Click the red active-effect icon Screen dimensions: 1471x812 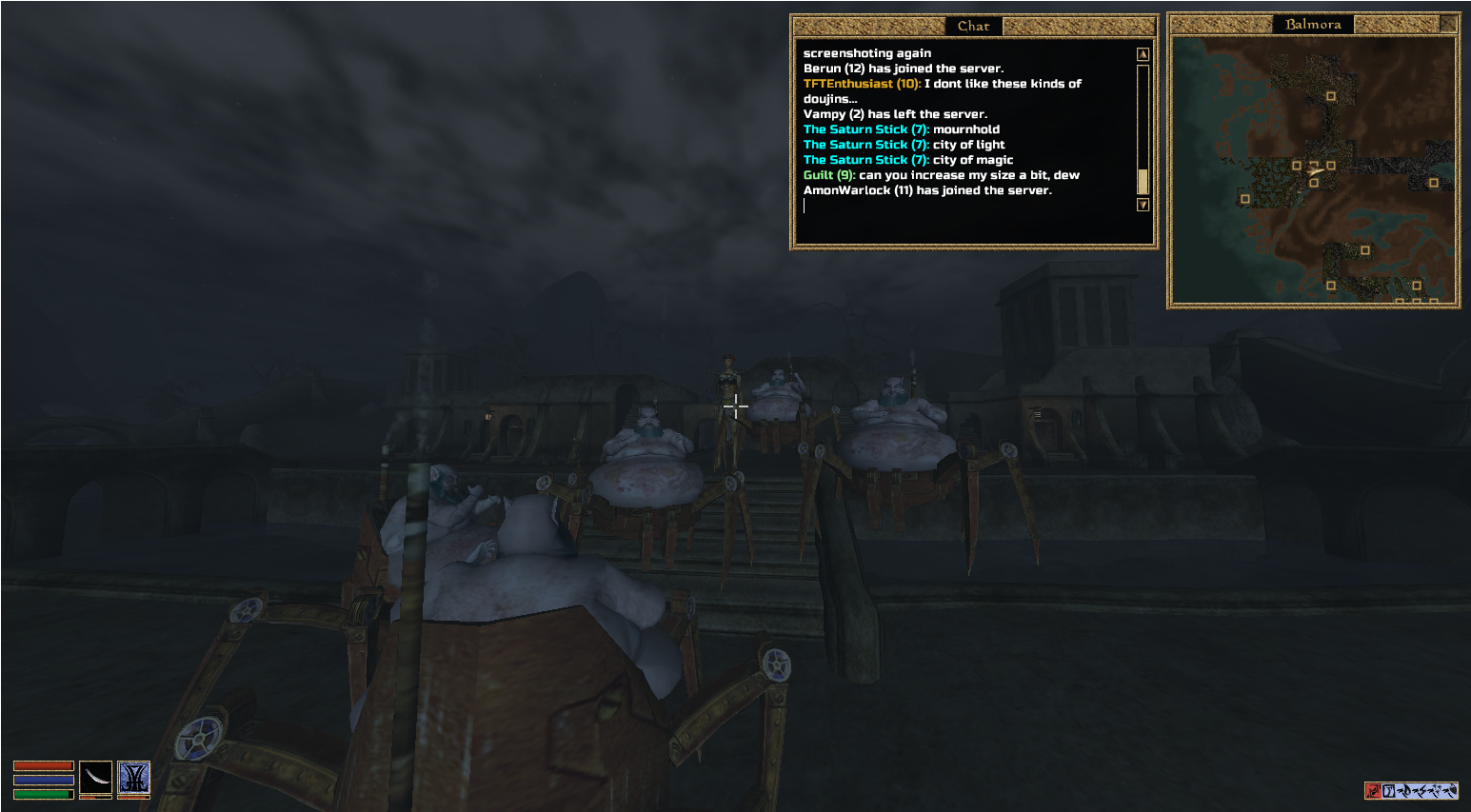pyautogui.click(x=1373, y=790)
